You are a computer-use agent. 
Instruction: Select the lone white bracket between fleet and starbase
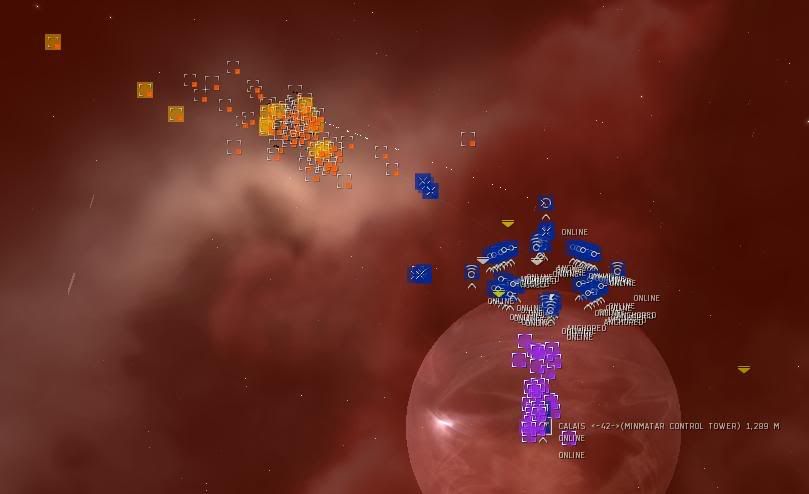click(x=467, y=139)
